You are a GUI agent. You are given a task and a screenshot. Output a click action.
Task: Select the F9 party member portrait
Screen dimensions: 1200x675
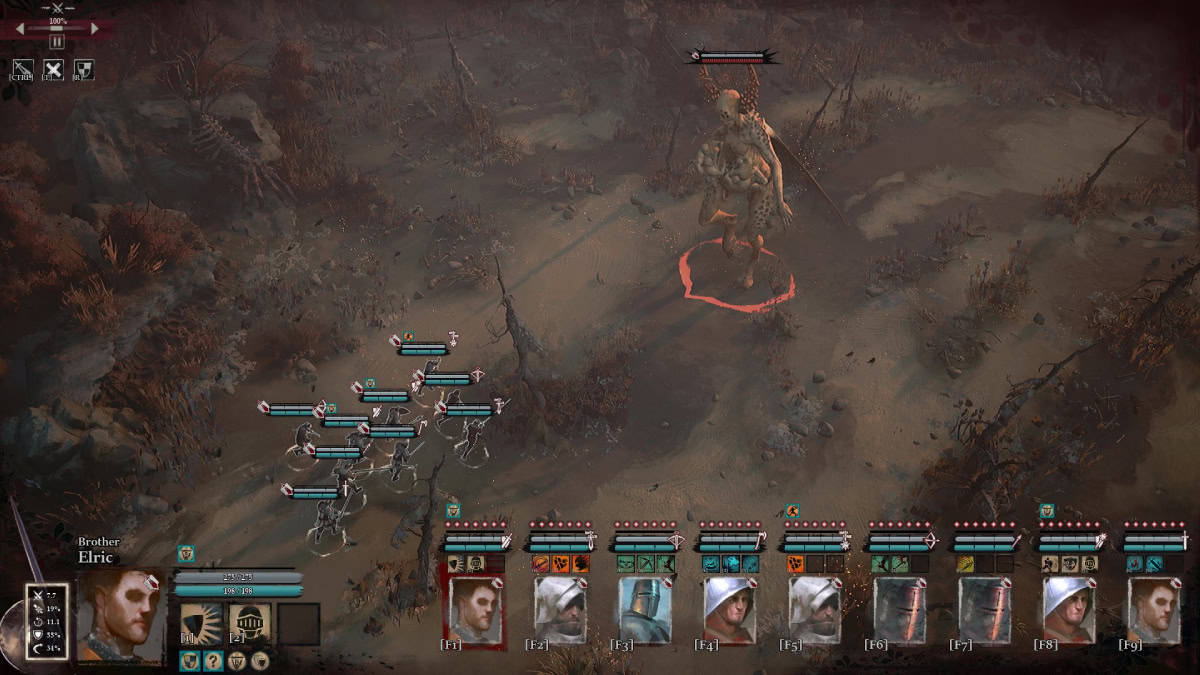[x=1154, y=607]
